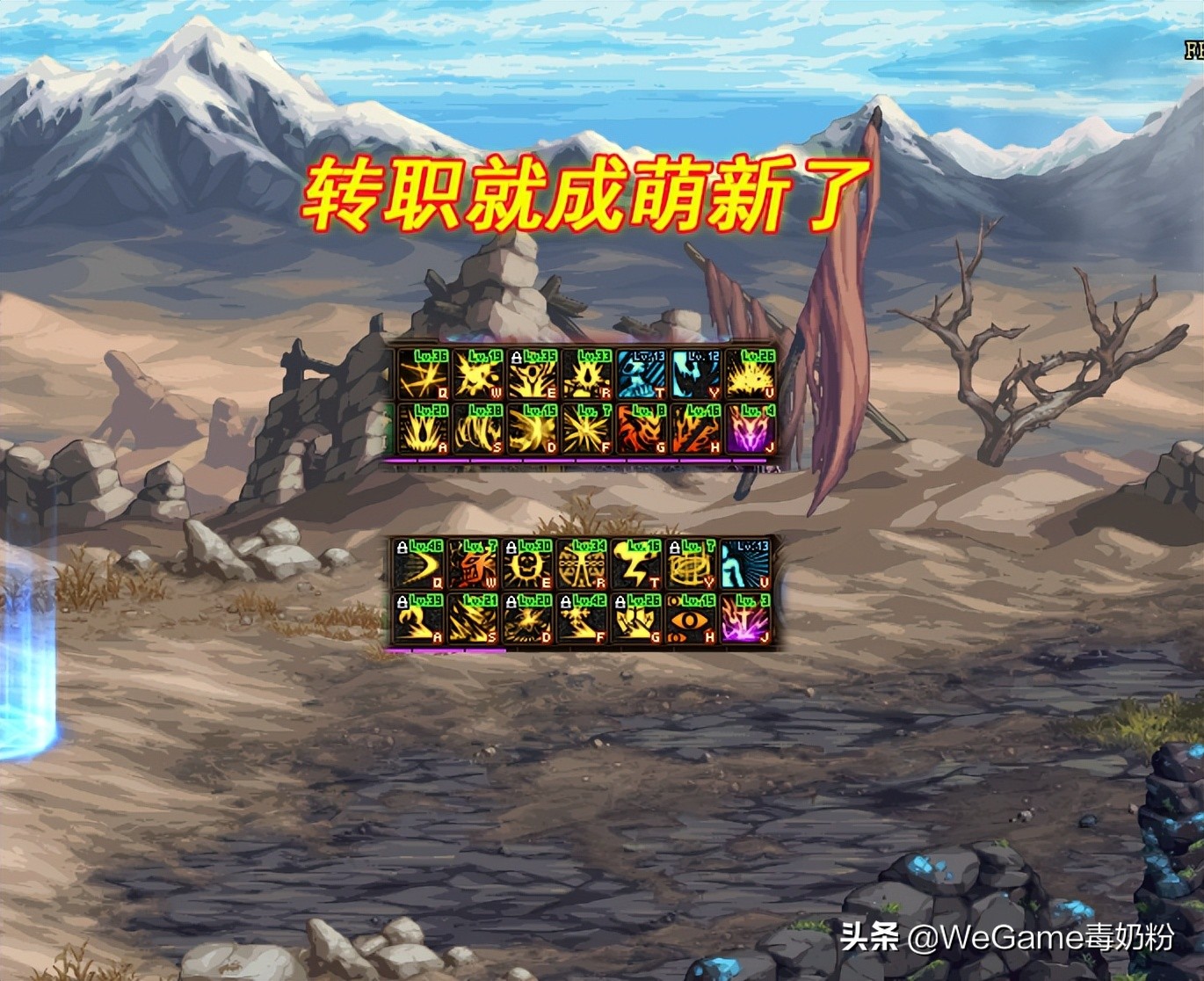Select the Lv.36 skill bound to Q
The height and width of the screenshot is (981, 1204).
tap(426, 374)
